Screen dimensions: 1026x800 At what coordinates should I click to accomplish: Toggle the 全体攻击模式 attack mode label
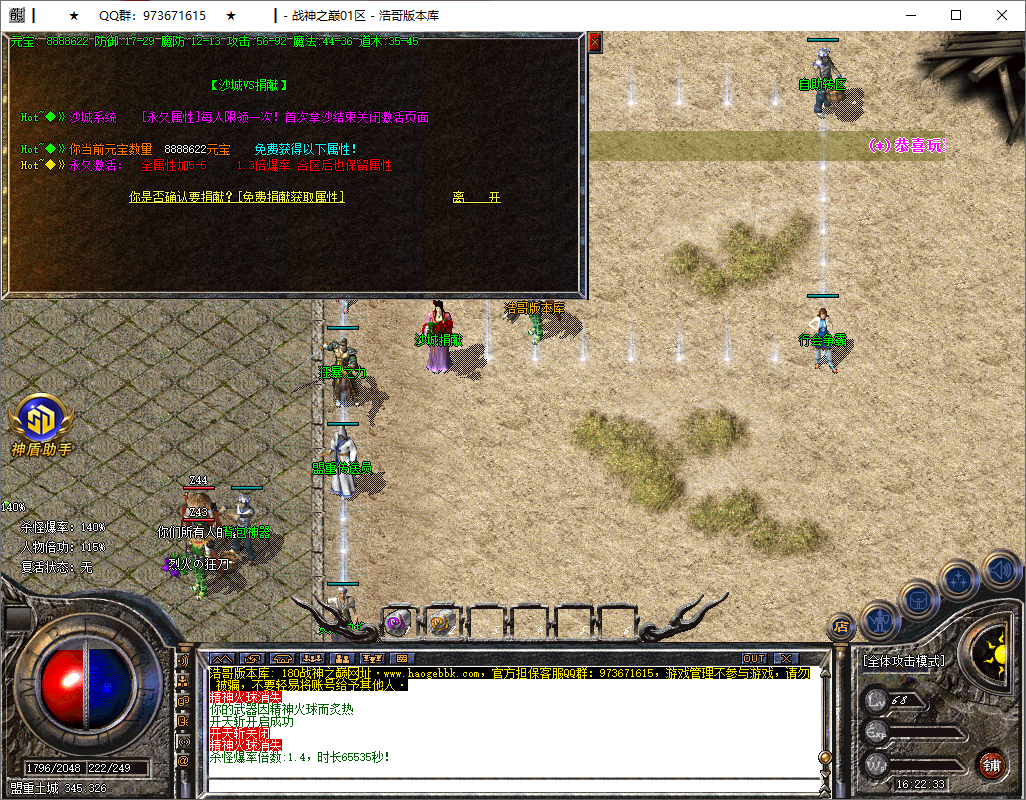pos(904,661)
